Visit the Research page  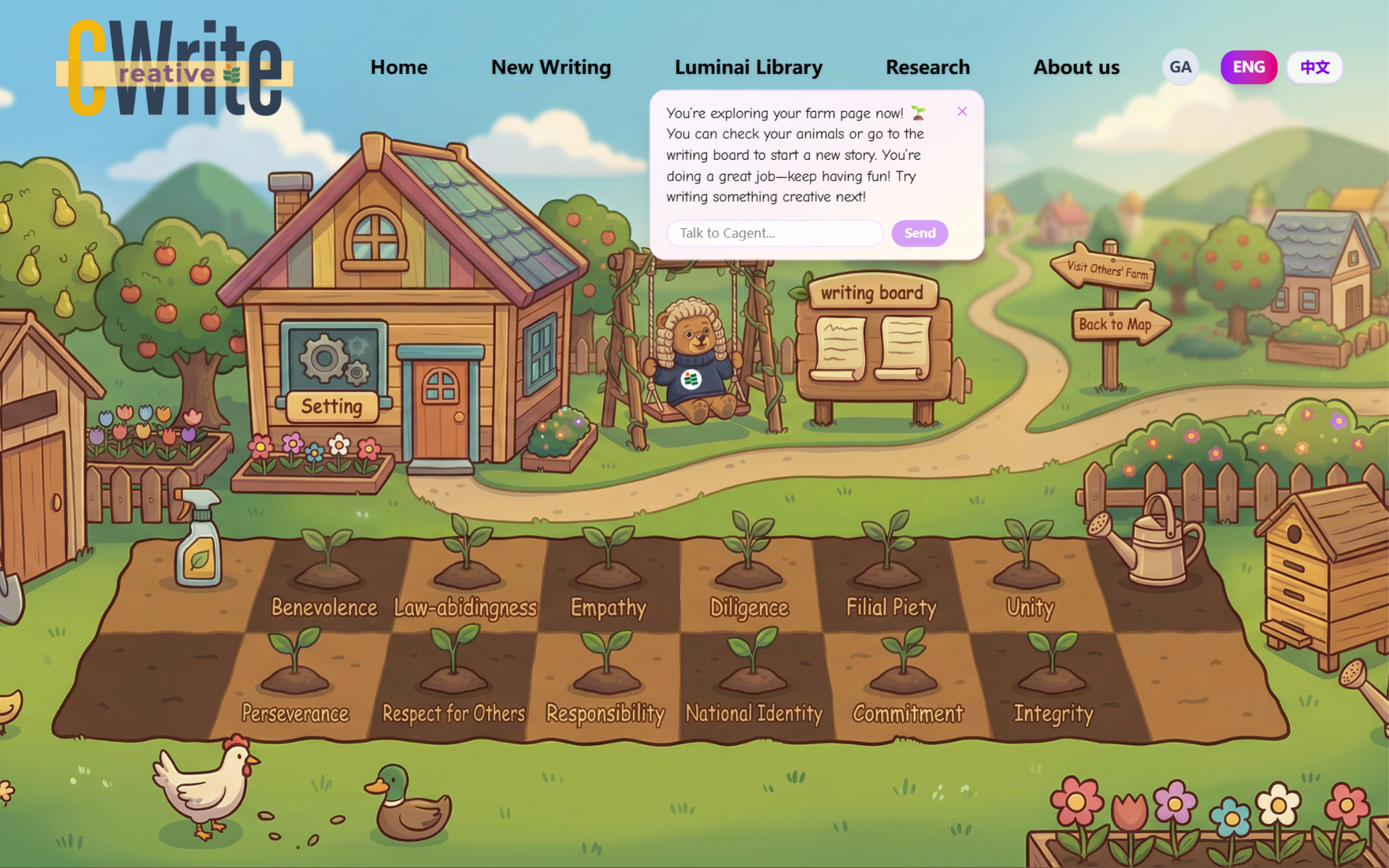point(928,67)
